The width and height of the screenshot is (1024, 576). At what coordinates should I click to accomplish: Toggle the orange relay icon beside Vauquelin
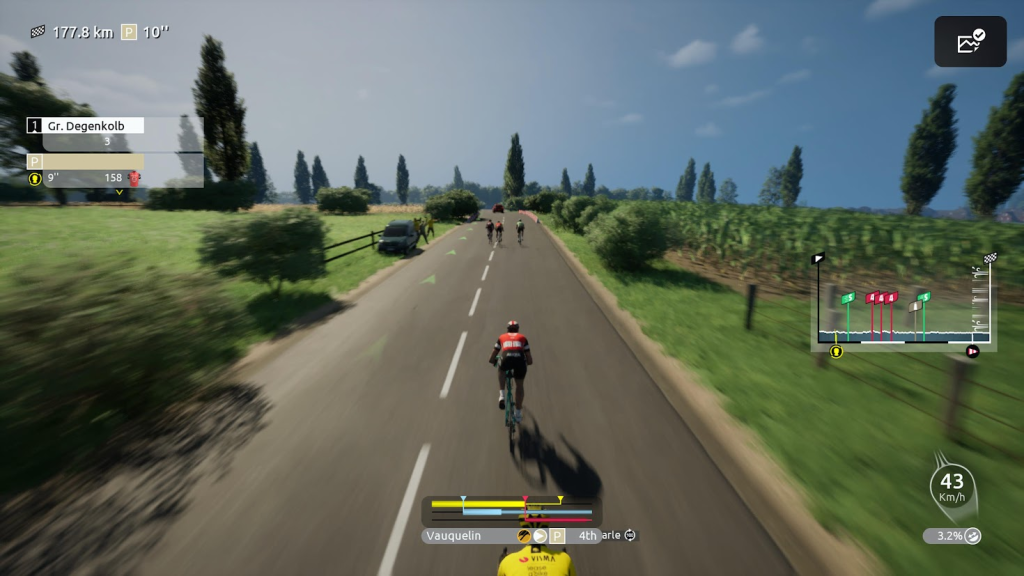pos(523,536)
